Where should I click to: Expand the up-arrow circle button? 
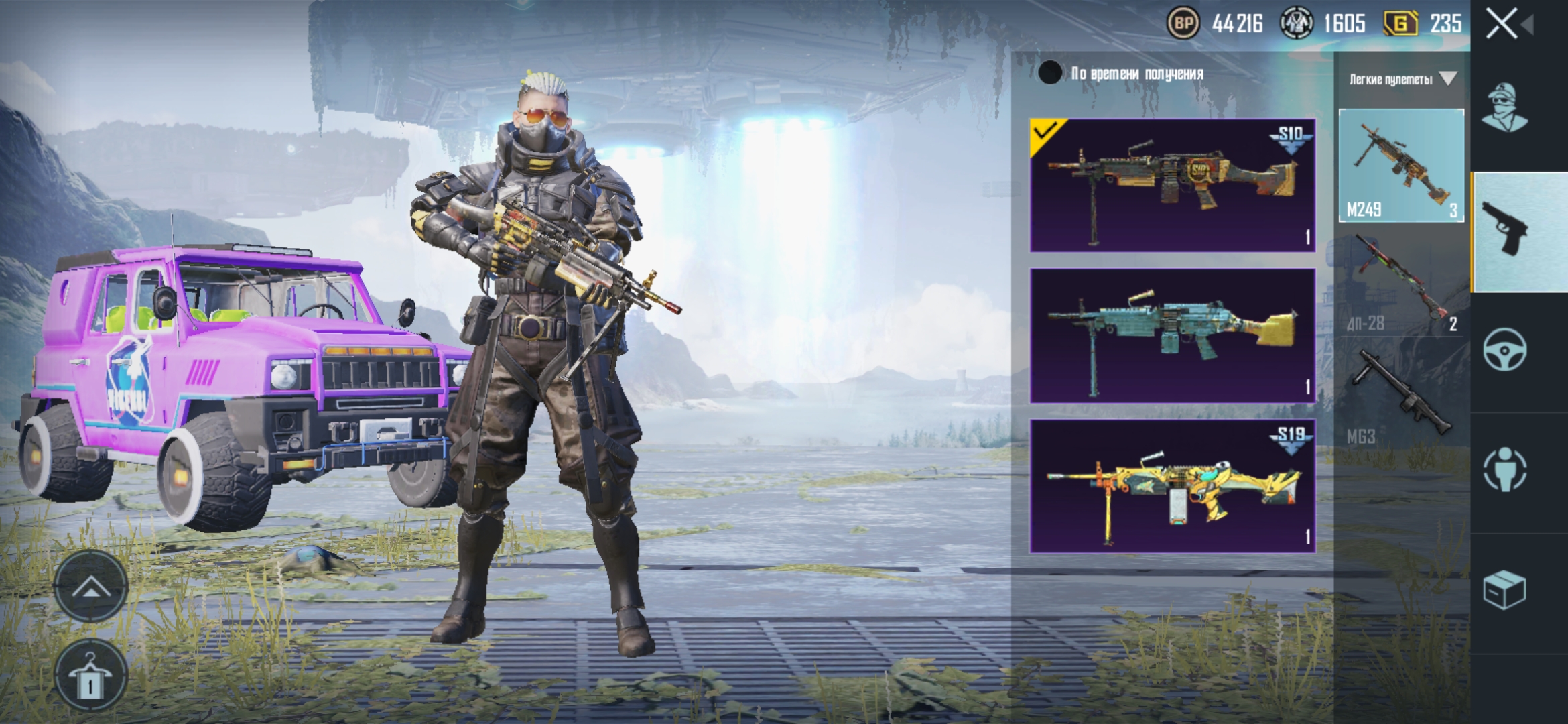point(90,588)
